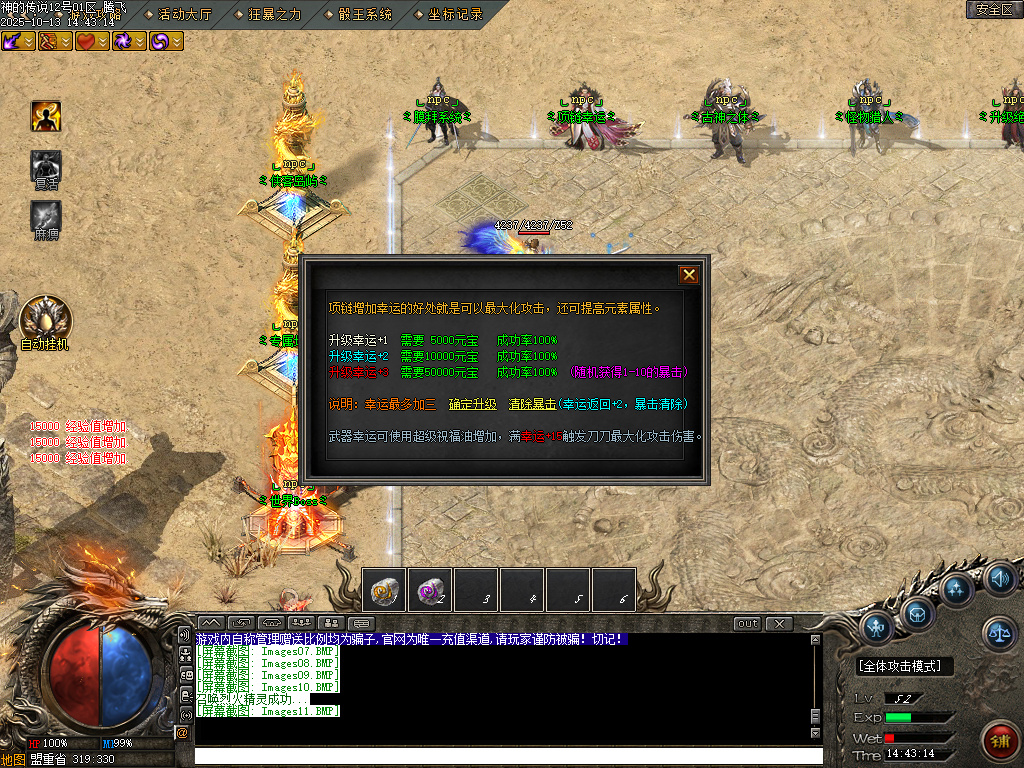This screenshot has height=768, width=1024.
Task: Click the chat panel's 'out' button
Action: (x=747, y=624)
